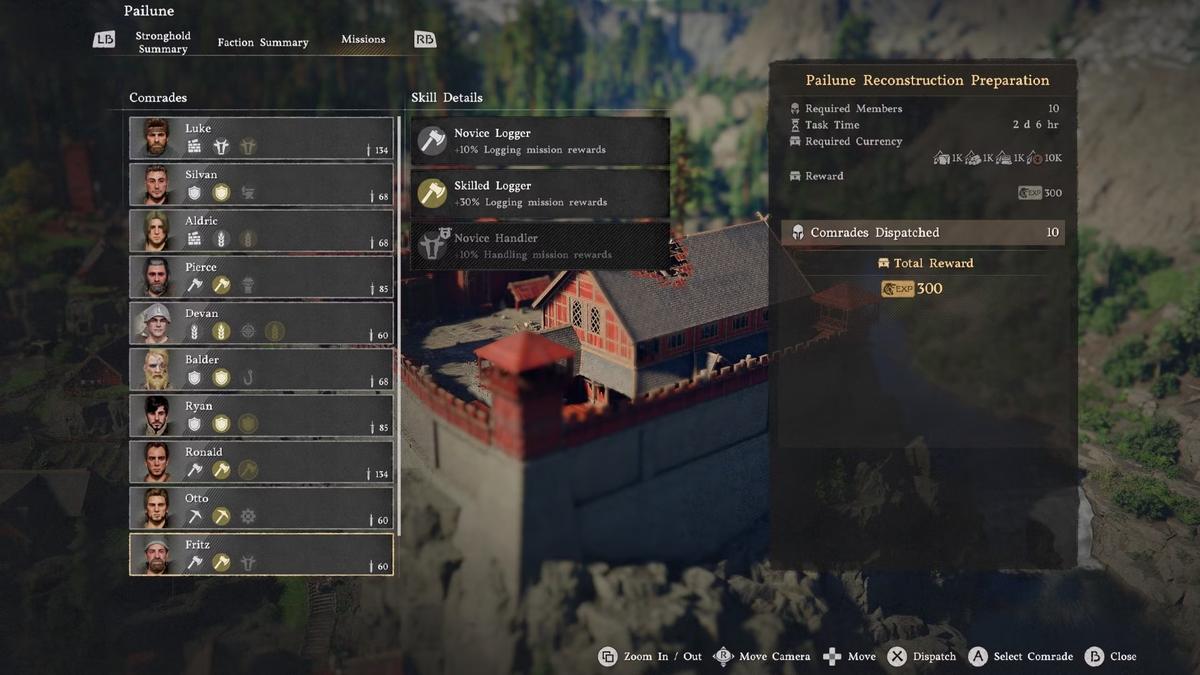Select comrade Pierce
This screenshot has width=1200, height=675.
261,277
